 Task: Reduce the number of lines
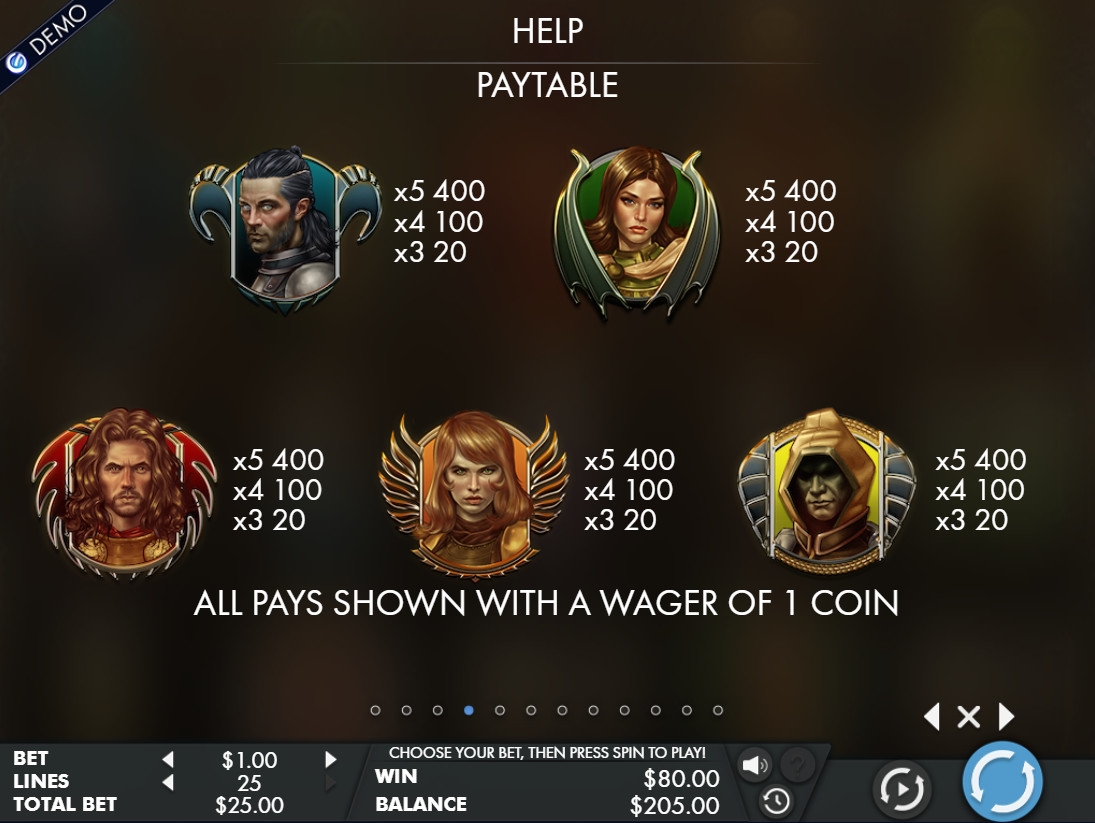[x=168, y=782]
